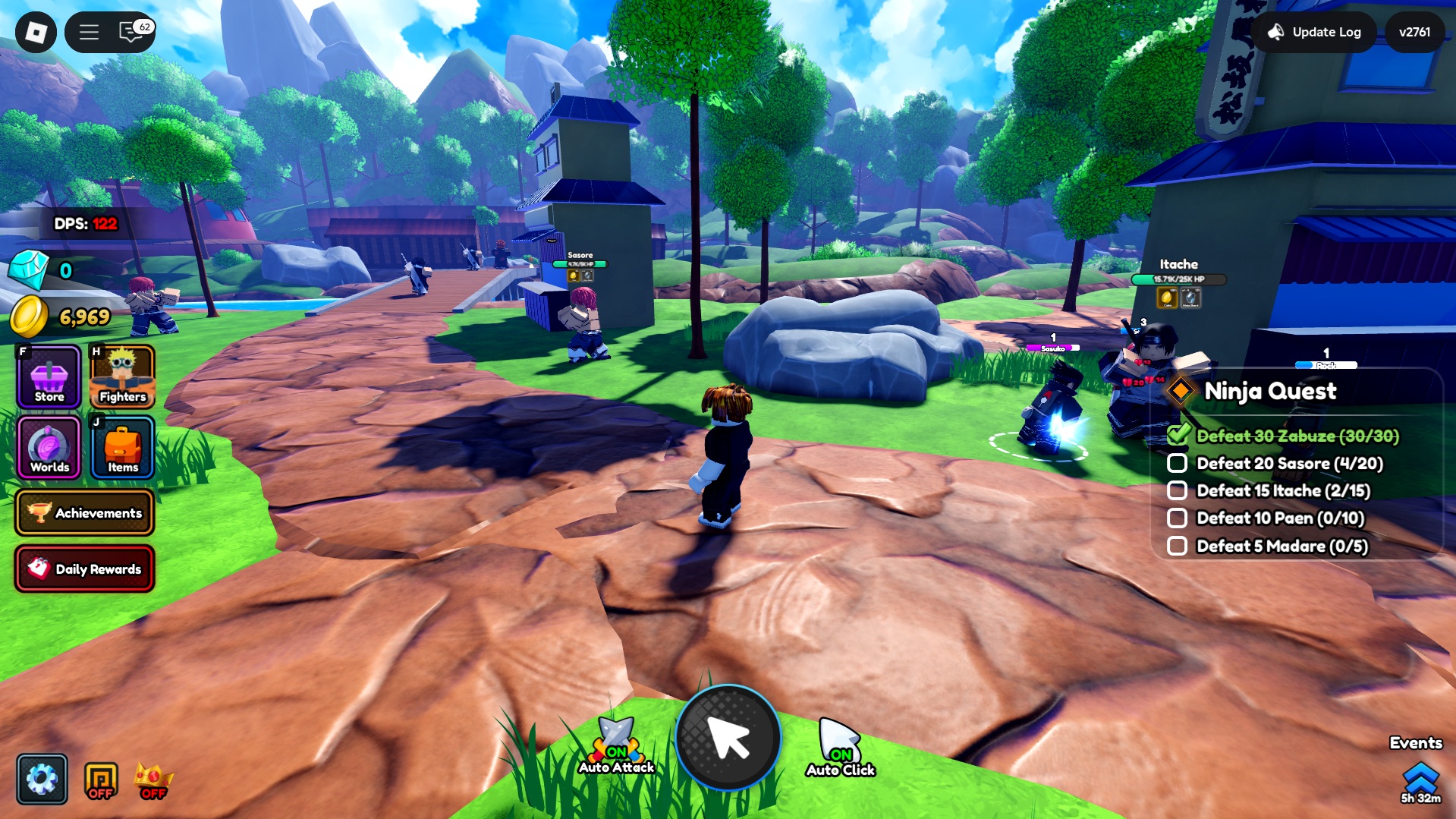This screenshot has width=1456, height=819.
Task: Open the Update Log
Action: pyautogui.click(x=1315, y=32)
